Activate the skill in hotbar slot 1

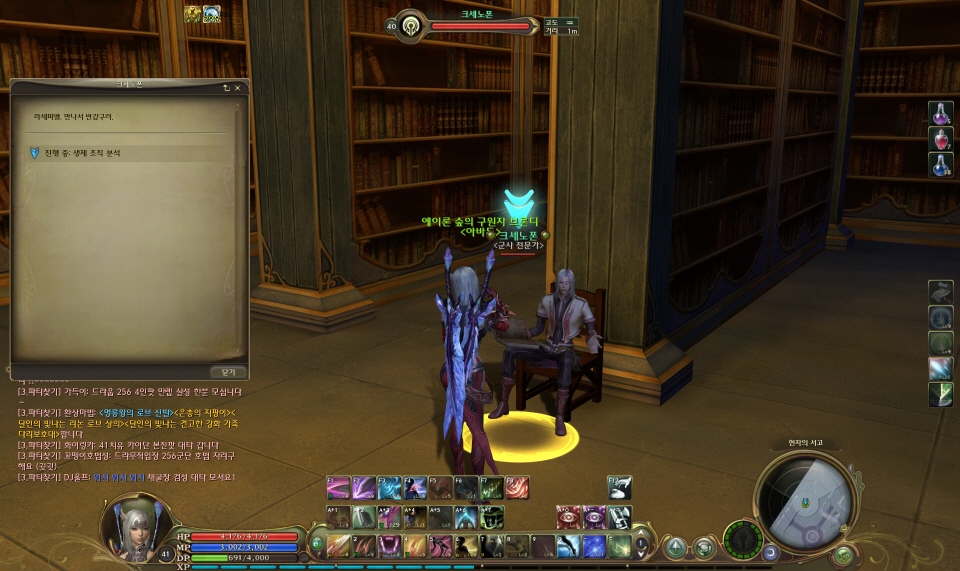tap(338, 546)
